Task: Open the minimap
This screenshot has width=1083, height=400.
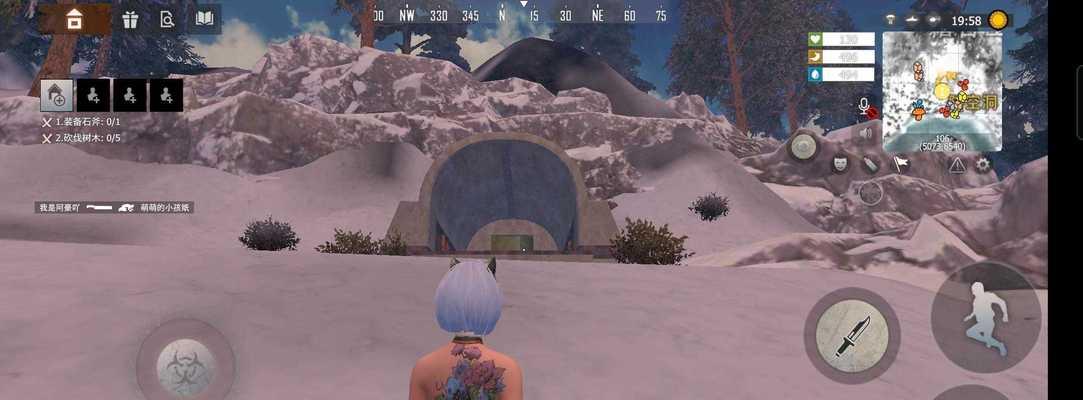Action: point(941,90)
